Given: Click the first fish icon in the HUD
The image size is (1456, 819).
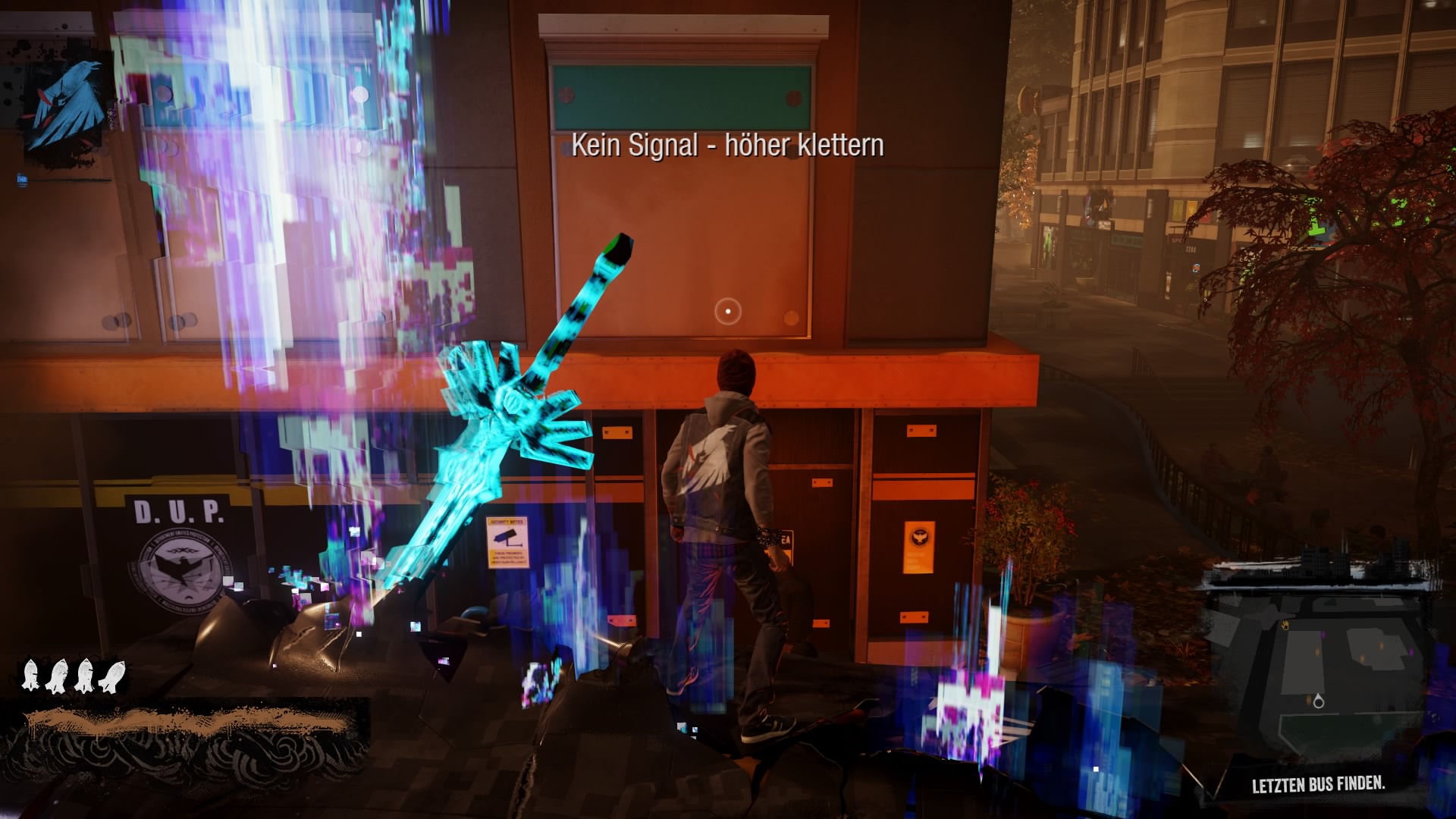Looking at the screenshot, I should [x=32, y=676].
